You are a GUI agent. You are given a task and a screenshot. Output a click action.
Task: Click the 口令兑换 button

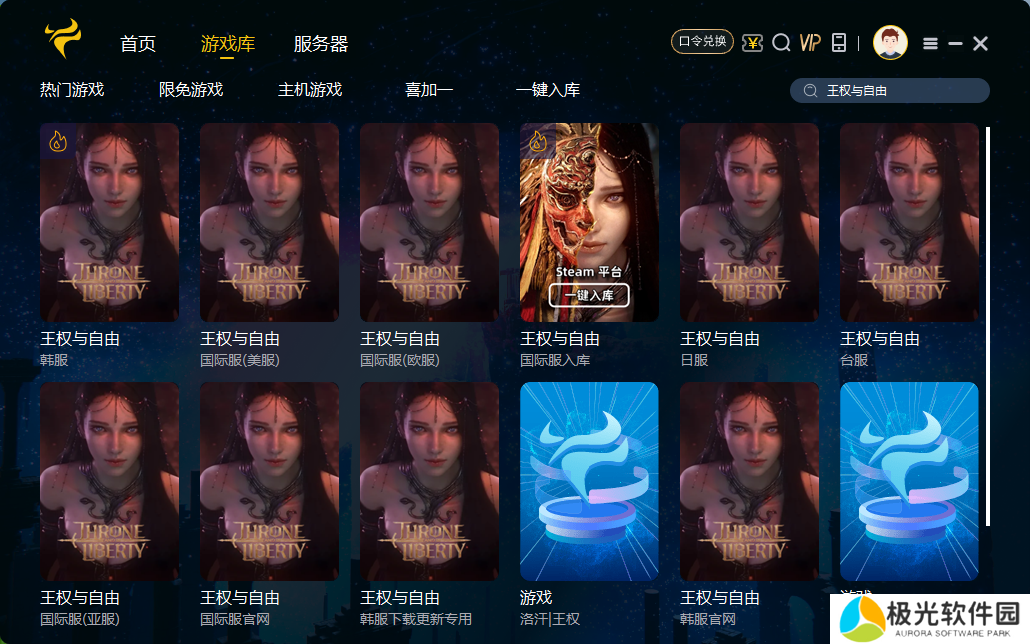[702, 42]
